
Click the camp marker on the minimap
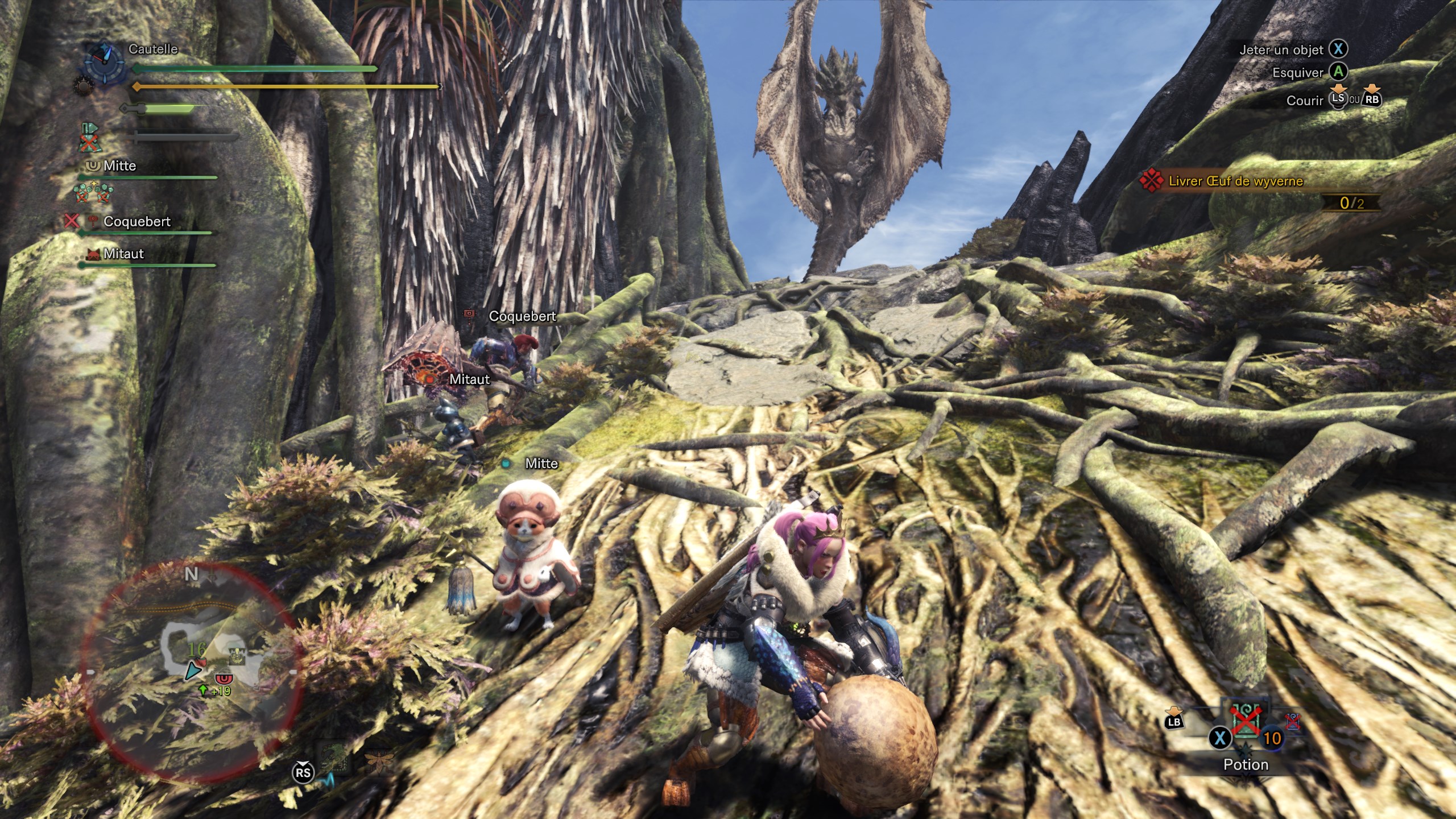(237, 656)
